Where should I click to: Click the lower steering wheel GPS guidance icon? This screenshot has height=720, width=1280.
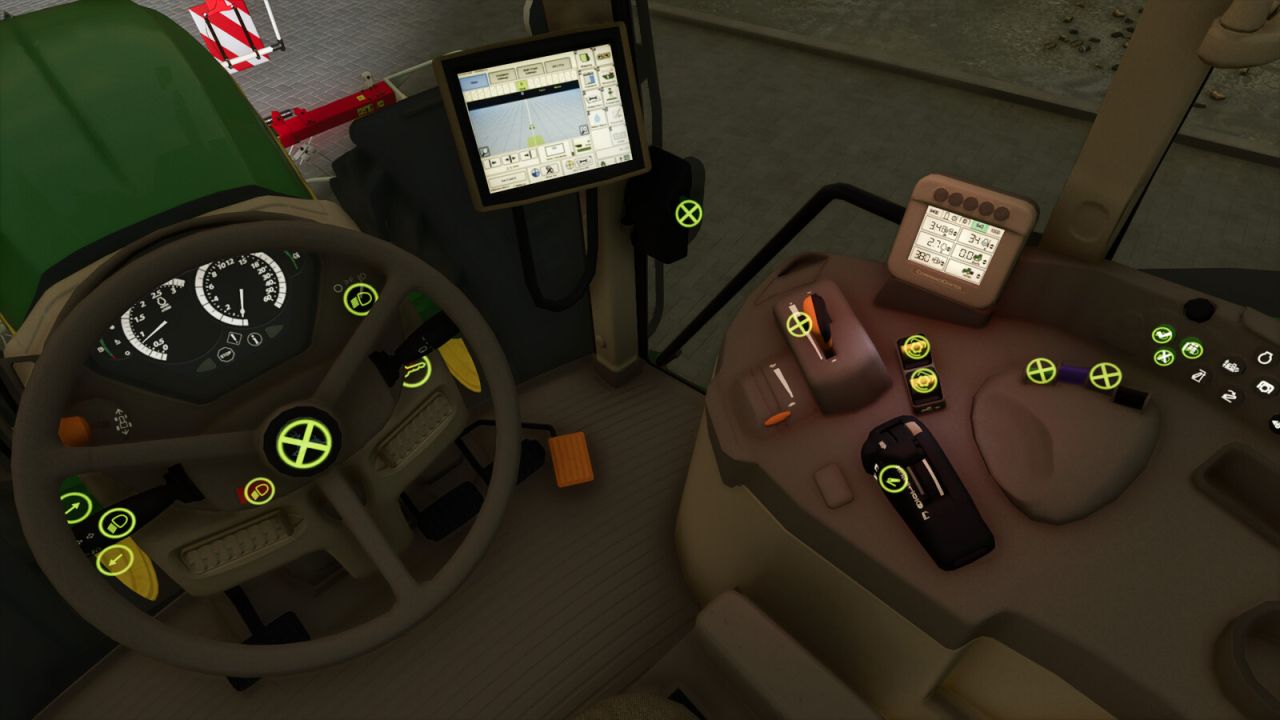[x=923, y=380]
